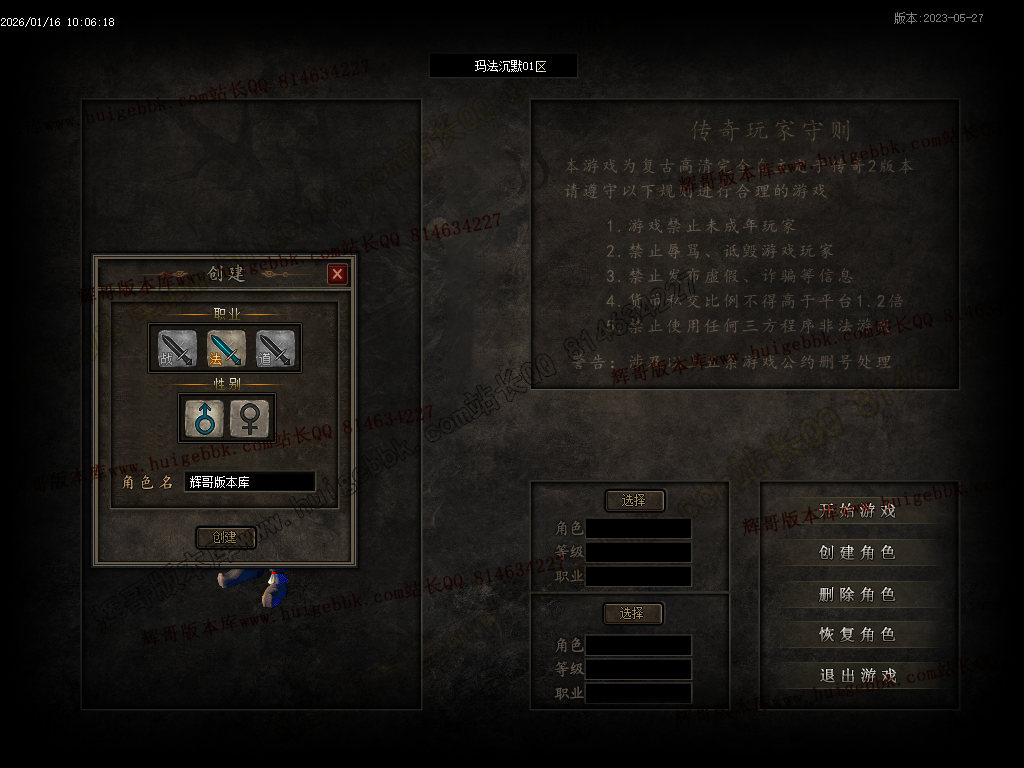Start the game with 开始游戏

857,510
